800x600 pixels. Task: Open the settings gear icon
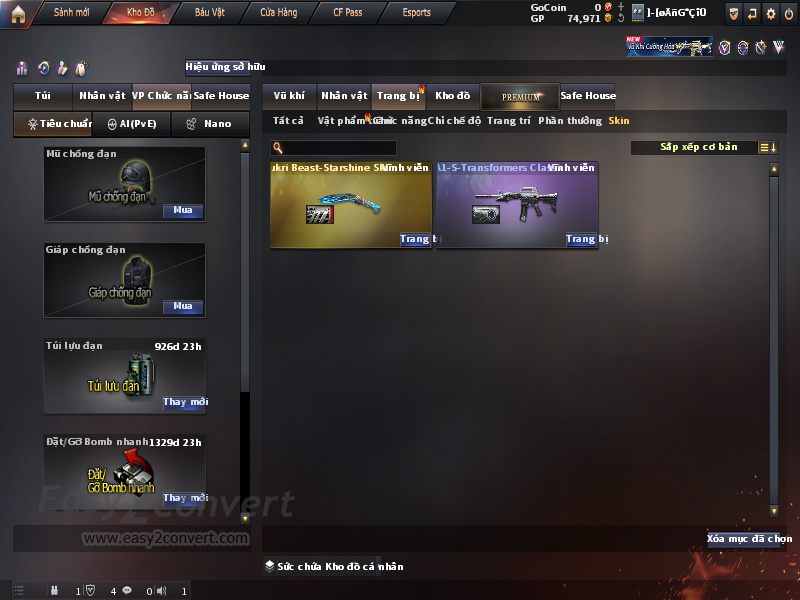click(771, 13)
